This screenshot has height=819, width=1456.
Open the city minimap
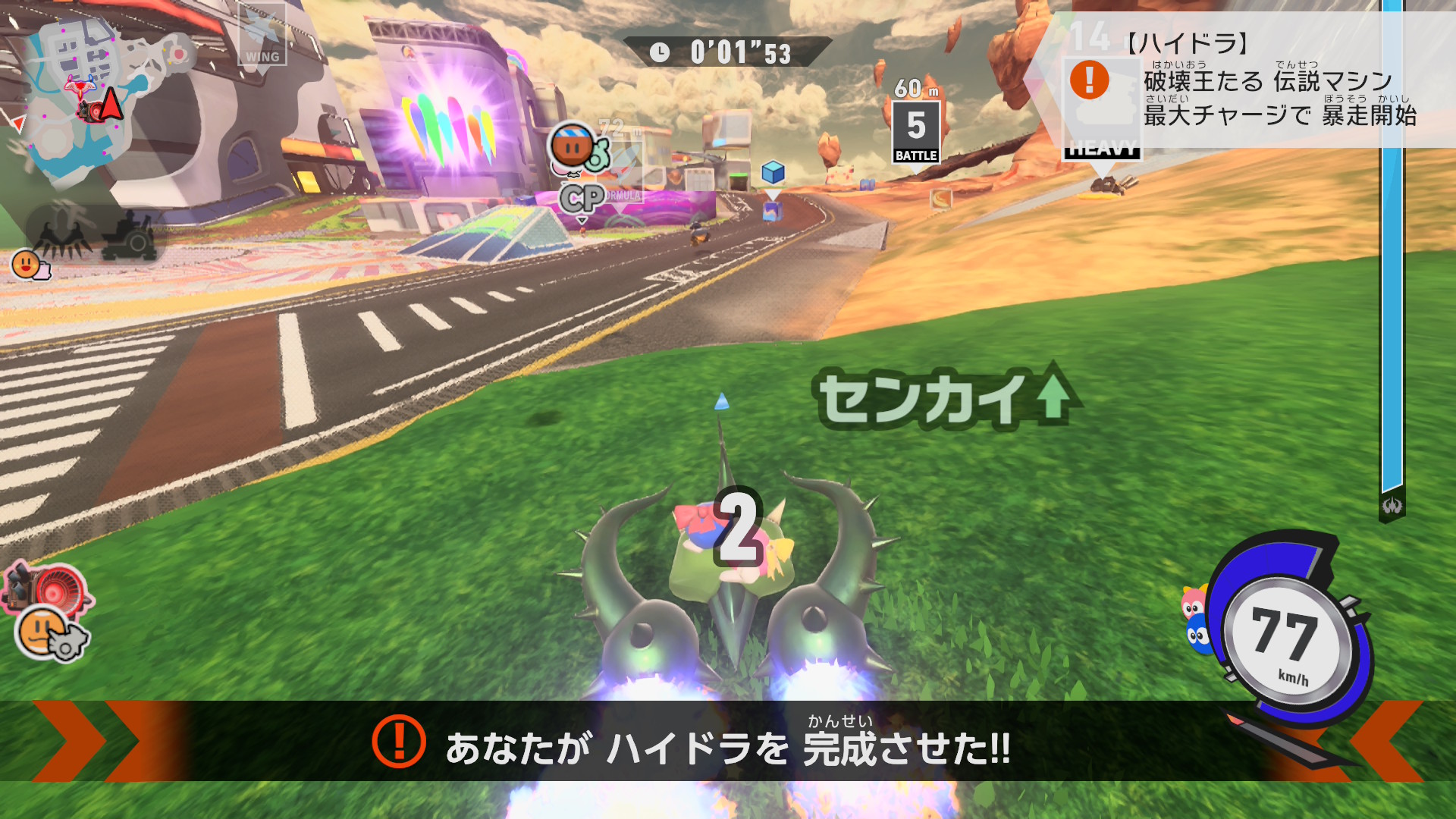point(91,99)
